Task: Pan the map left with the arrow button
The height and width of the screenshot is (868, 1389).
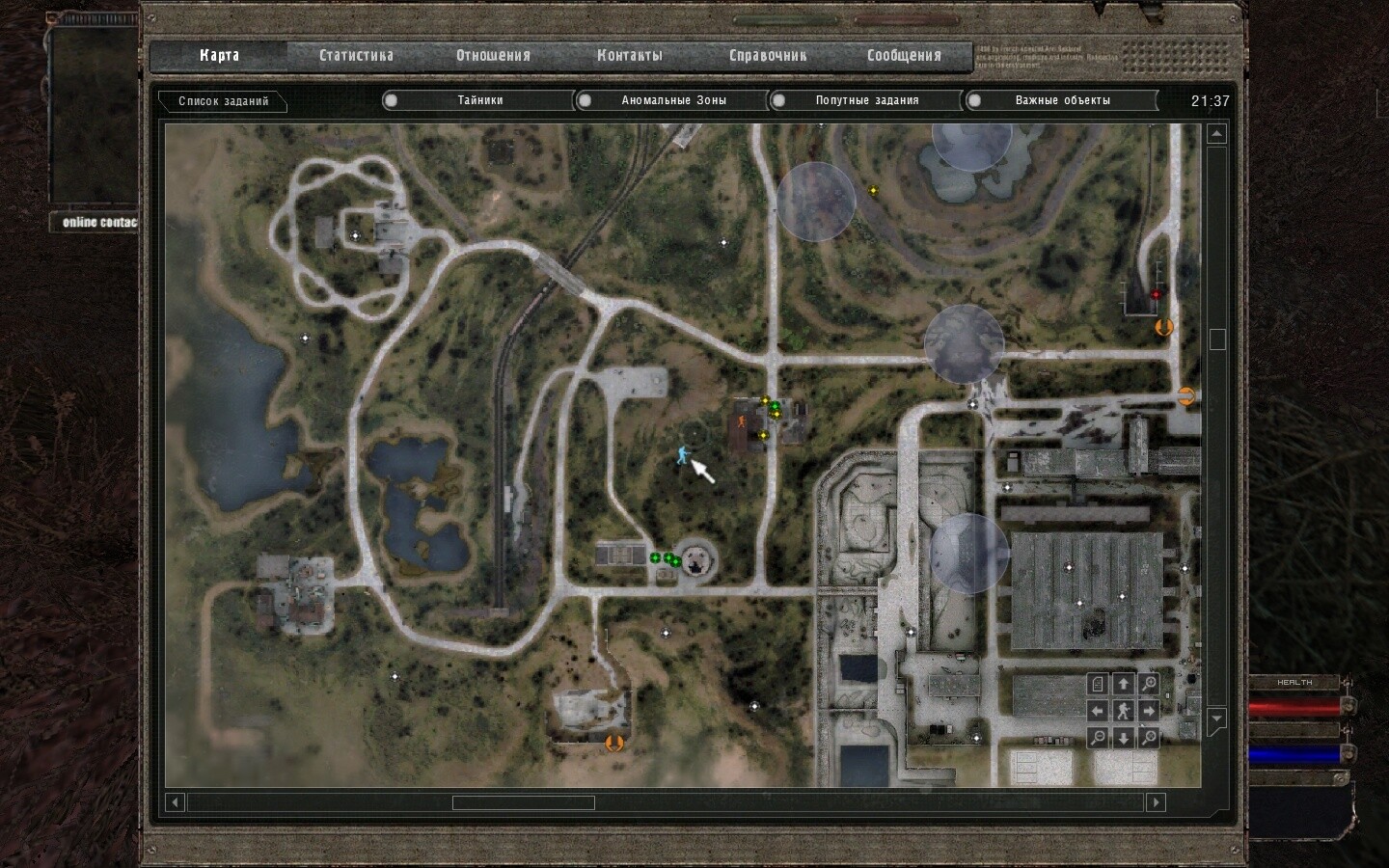Action: pyautogui.click(x=1098, y=712)
